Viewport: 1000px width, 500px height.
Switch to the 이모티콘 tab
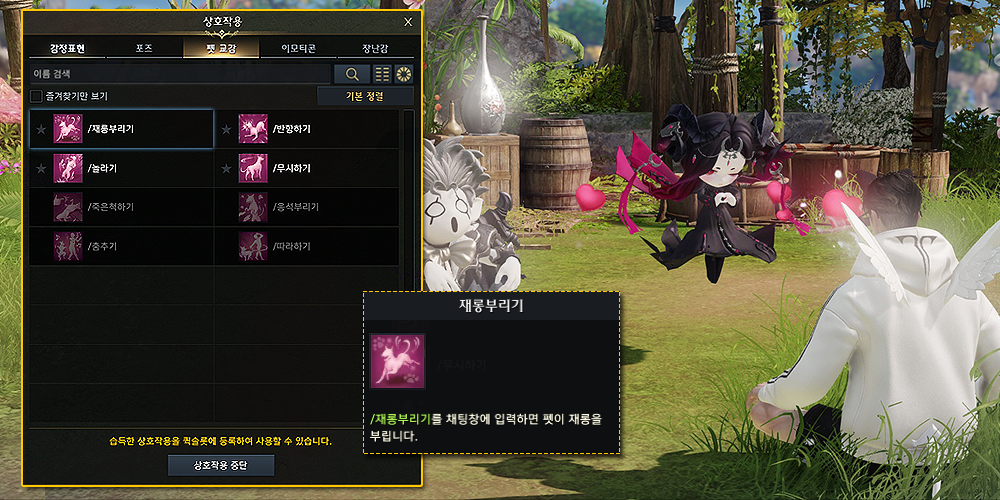297,49
